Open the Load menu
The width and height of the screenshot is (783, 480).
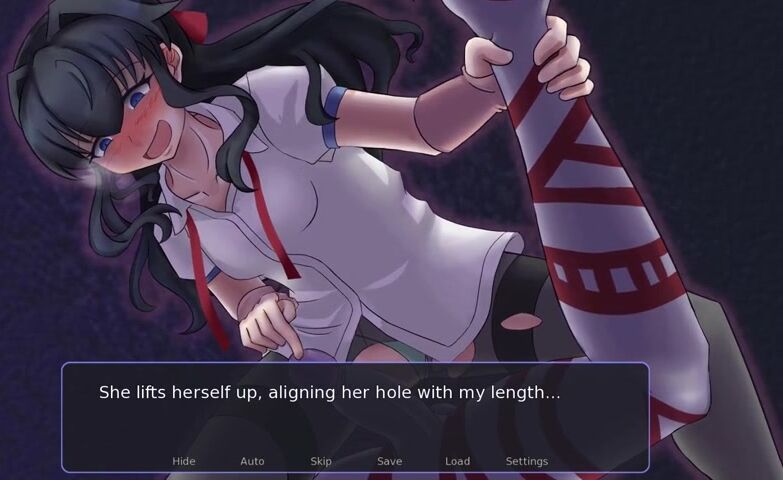[457, 461]
